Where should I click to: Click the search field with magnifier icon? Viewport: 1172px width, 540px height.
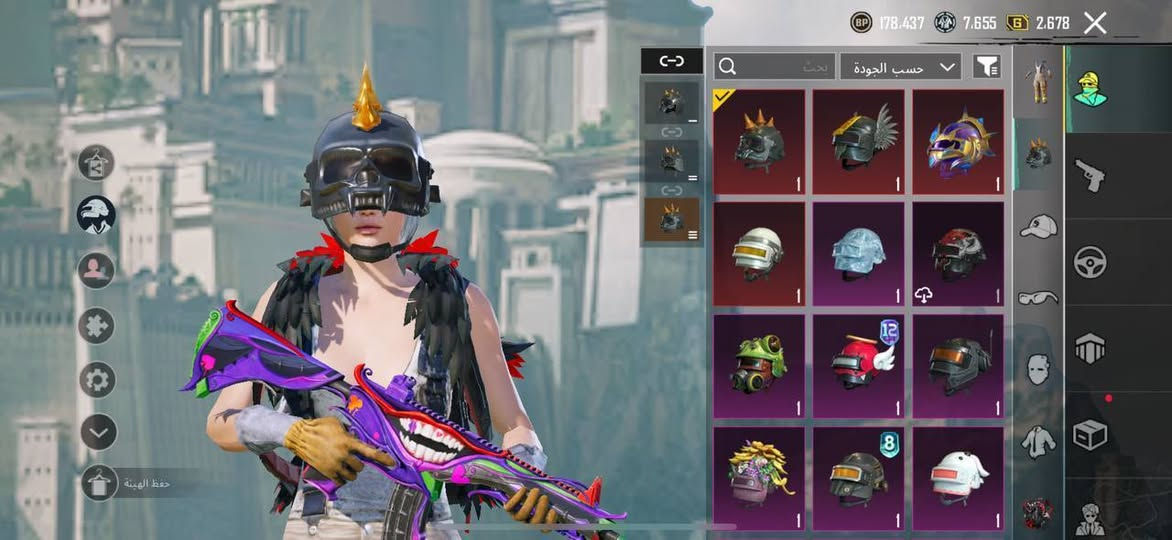(x=774, y=67)
